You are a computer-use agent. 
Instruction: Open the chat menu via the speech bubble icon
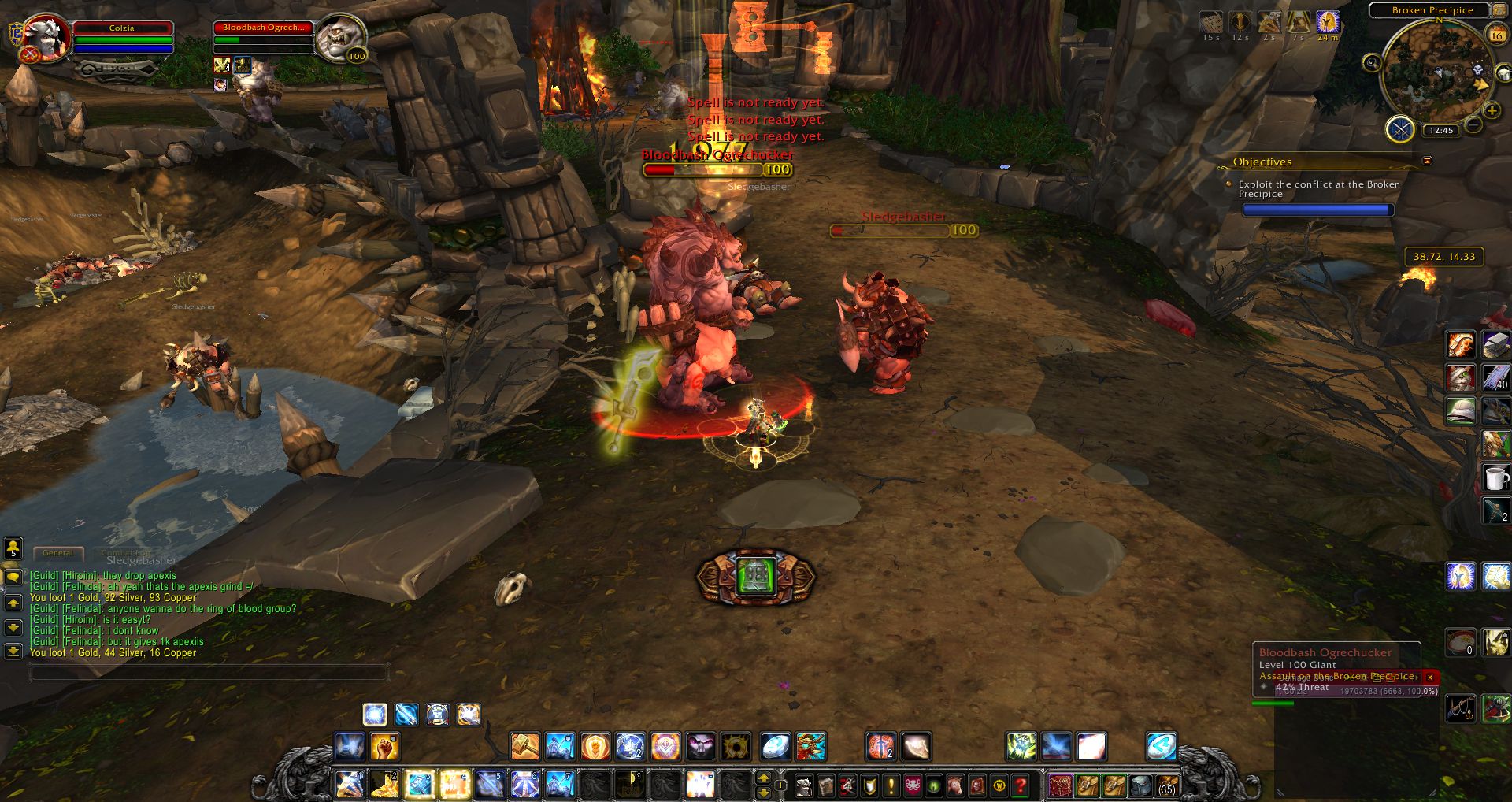click(13, 577)
